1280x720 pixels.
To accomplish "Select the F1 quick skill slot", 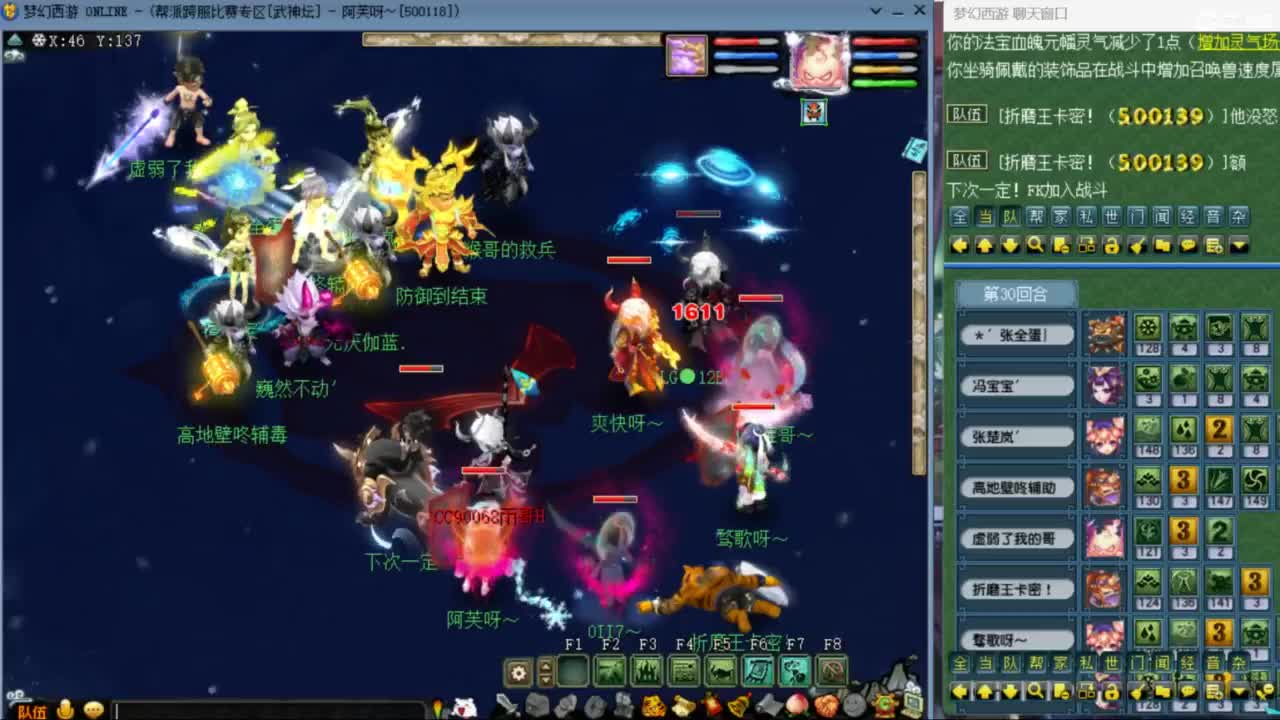I will point(570,672).
